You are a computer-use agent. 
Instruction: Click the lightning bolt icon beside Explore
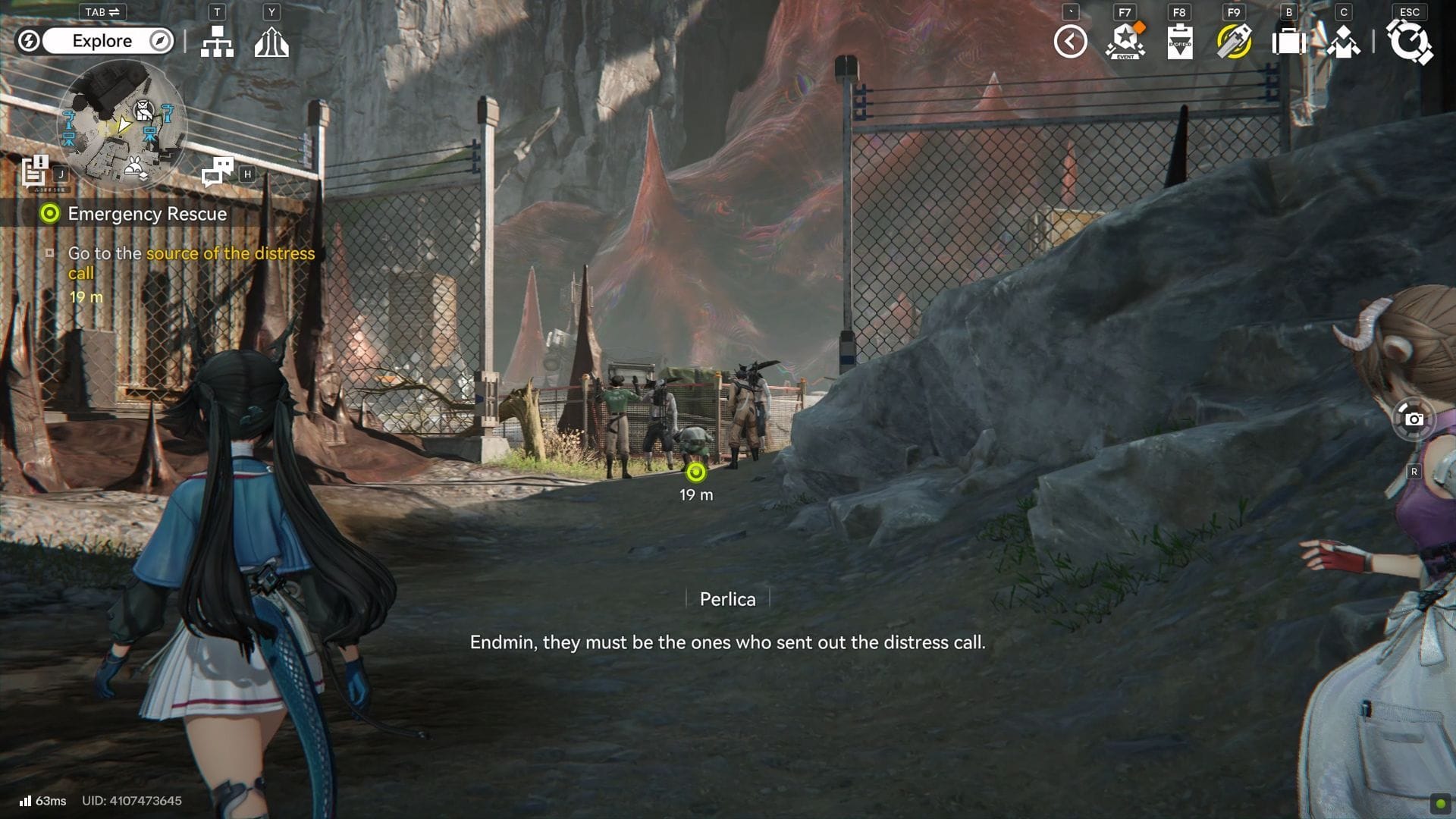click(29, 41)
